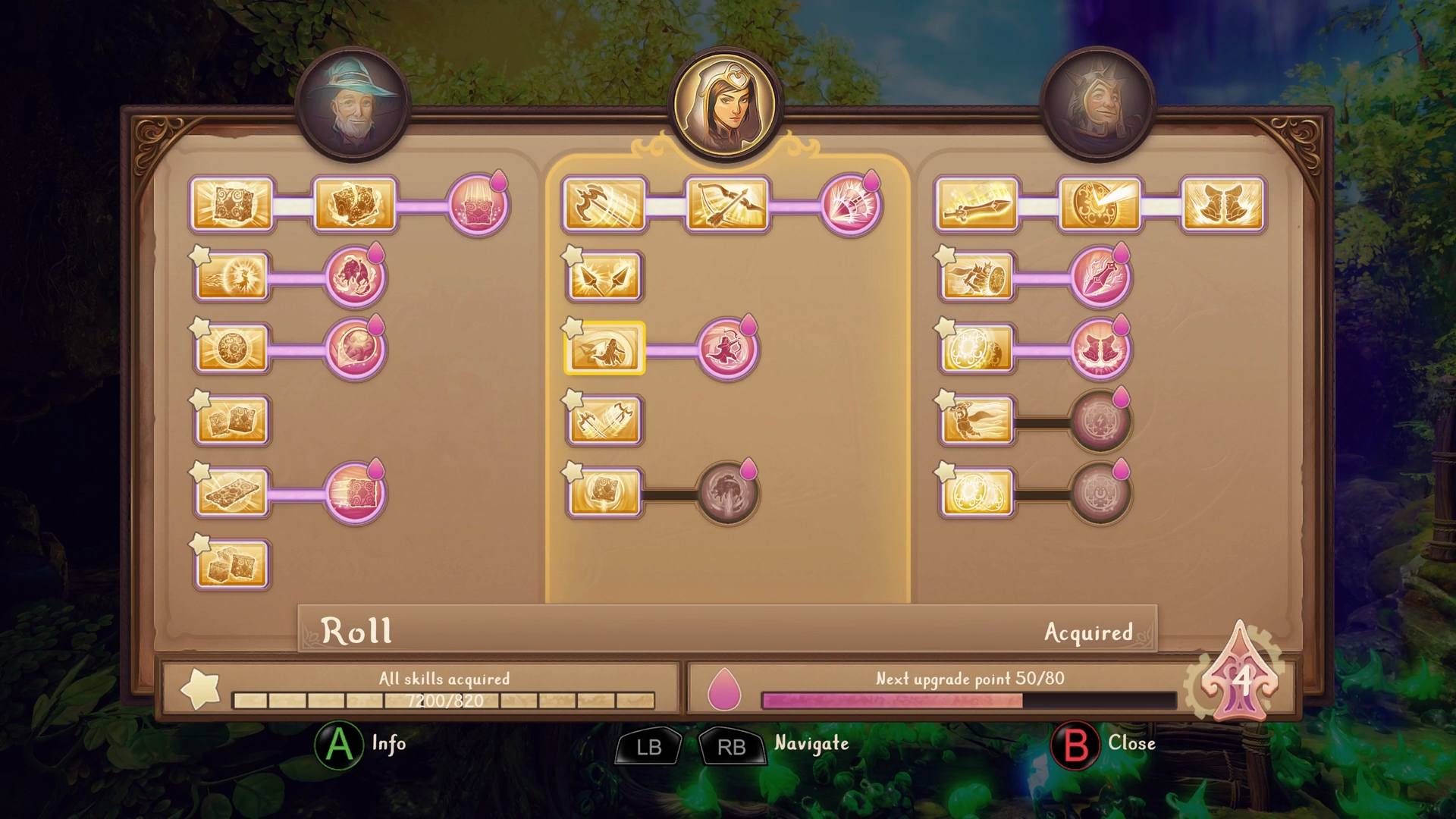Select the highlighted Roll skill
The image size is (1456, 819).
point(604,349)
